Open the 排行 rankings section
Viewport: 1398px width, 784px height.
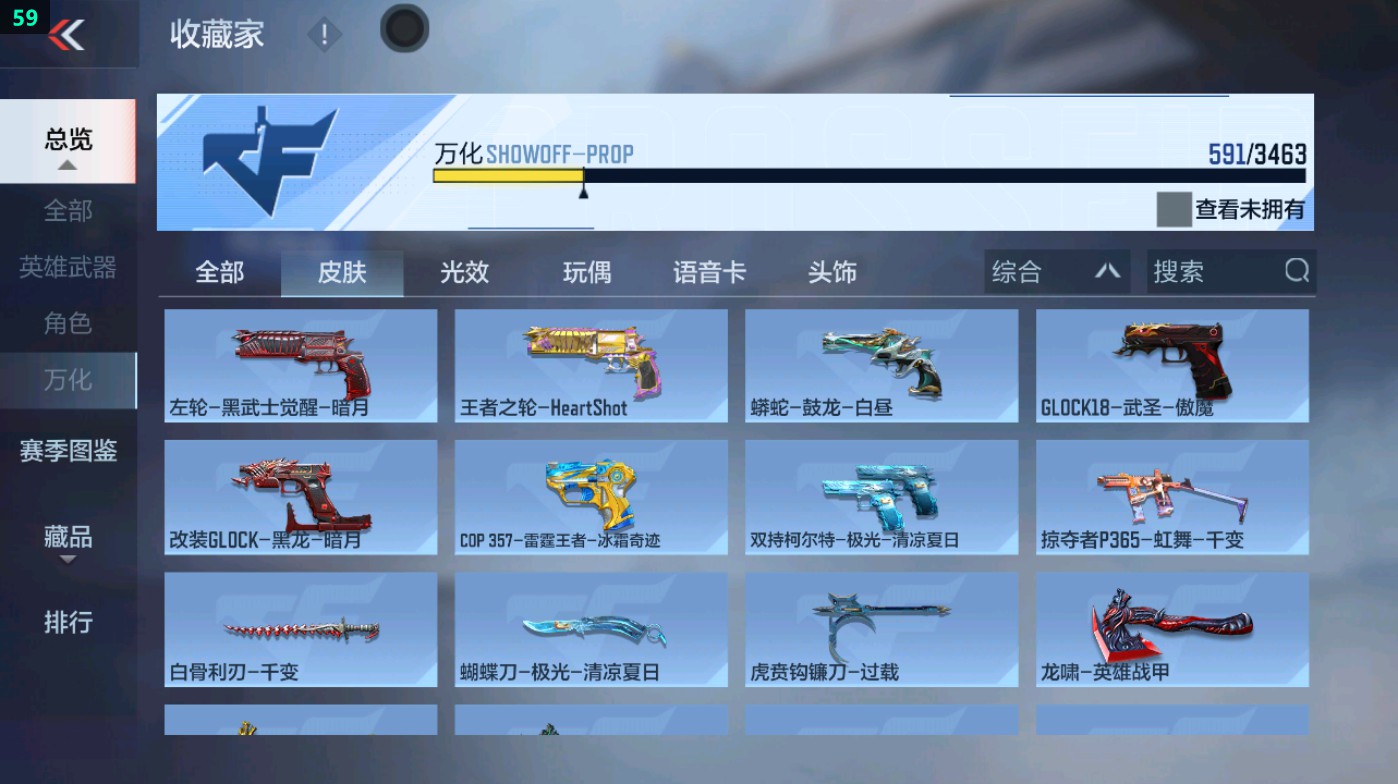65,624
